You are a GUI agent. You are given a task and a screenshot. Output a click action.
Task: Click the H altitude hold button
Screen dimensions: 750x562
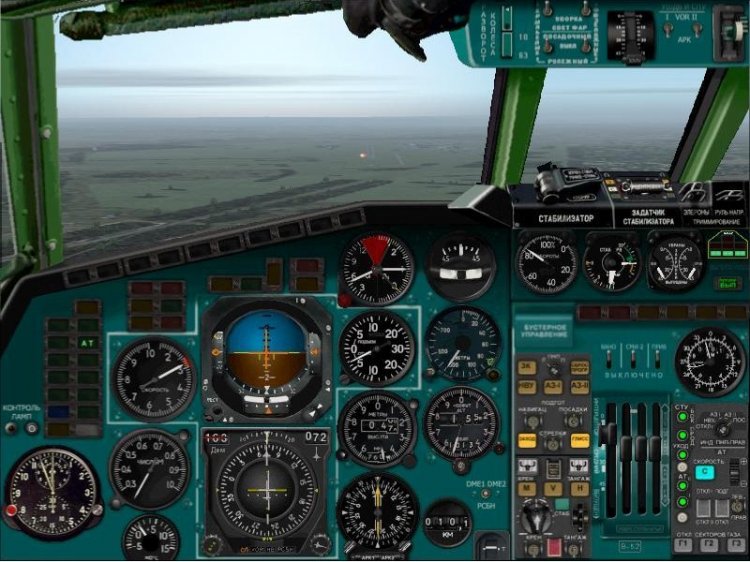[x=579, y=489]
